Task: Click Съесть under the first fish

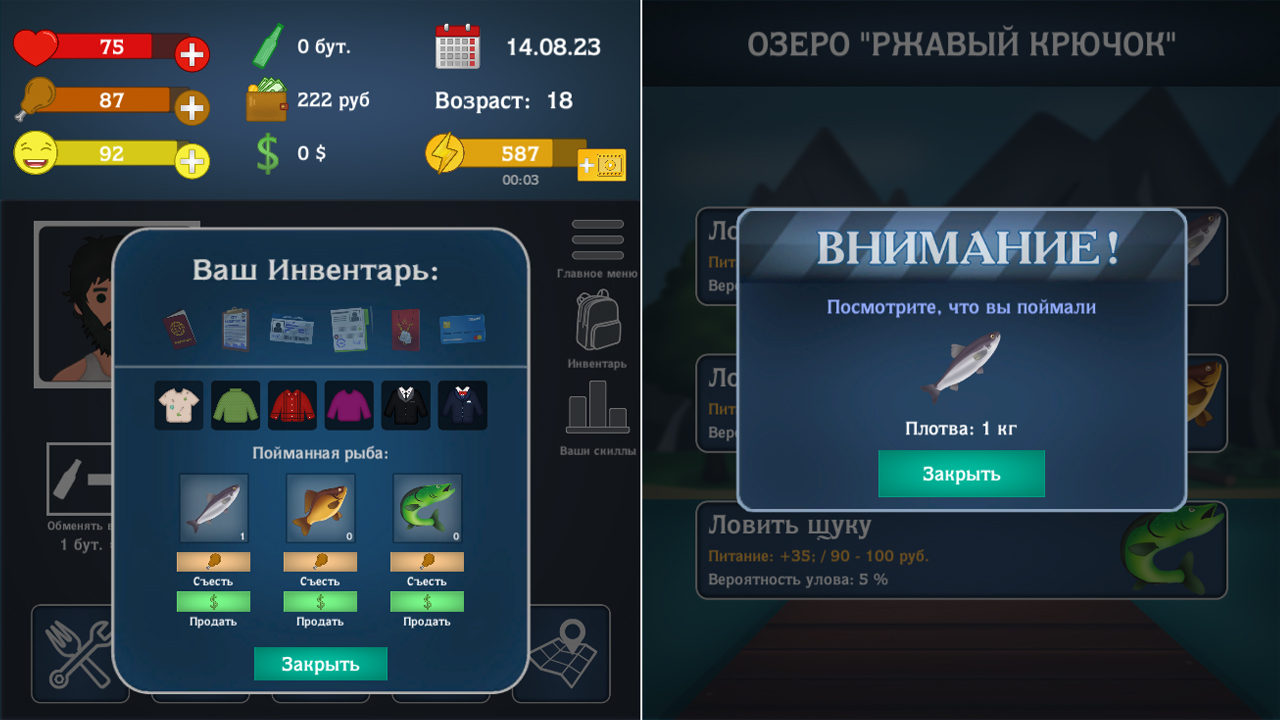Action: click(212, 561)
